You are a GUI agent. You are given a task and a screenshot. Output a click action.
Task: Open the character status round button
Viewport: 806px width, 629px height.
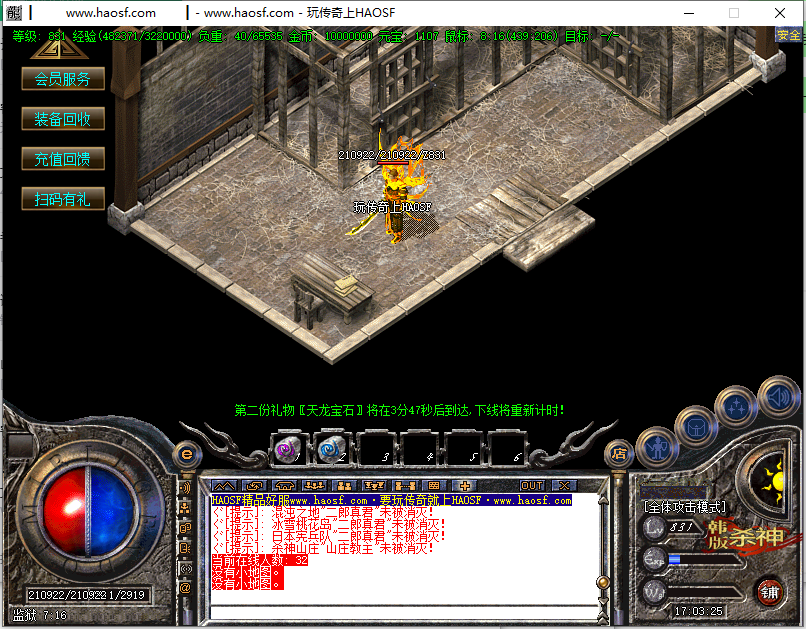(x=657, y=448)
